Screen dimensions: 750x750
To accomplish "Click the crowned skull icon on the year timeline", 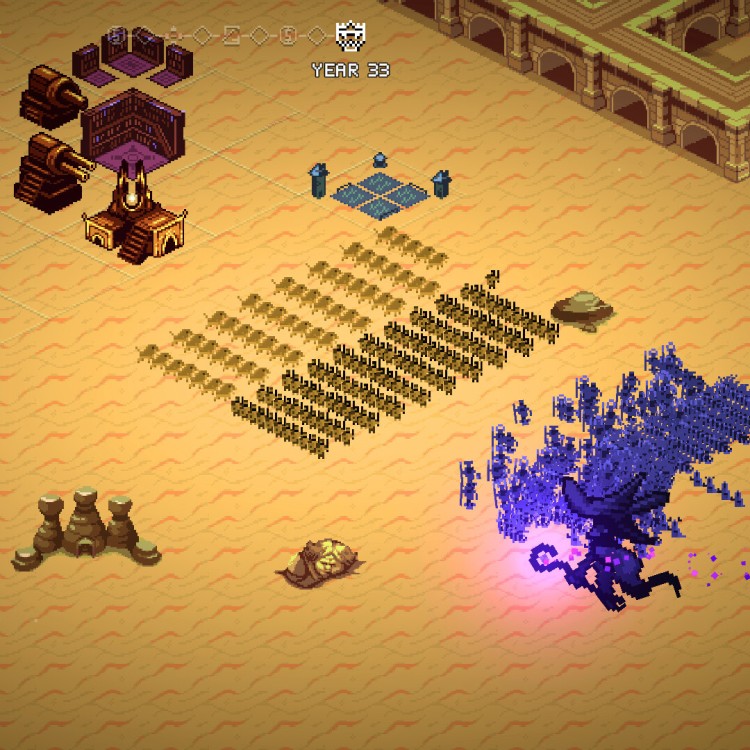I will point(350,36).
